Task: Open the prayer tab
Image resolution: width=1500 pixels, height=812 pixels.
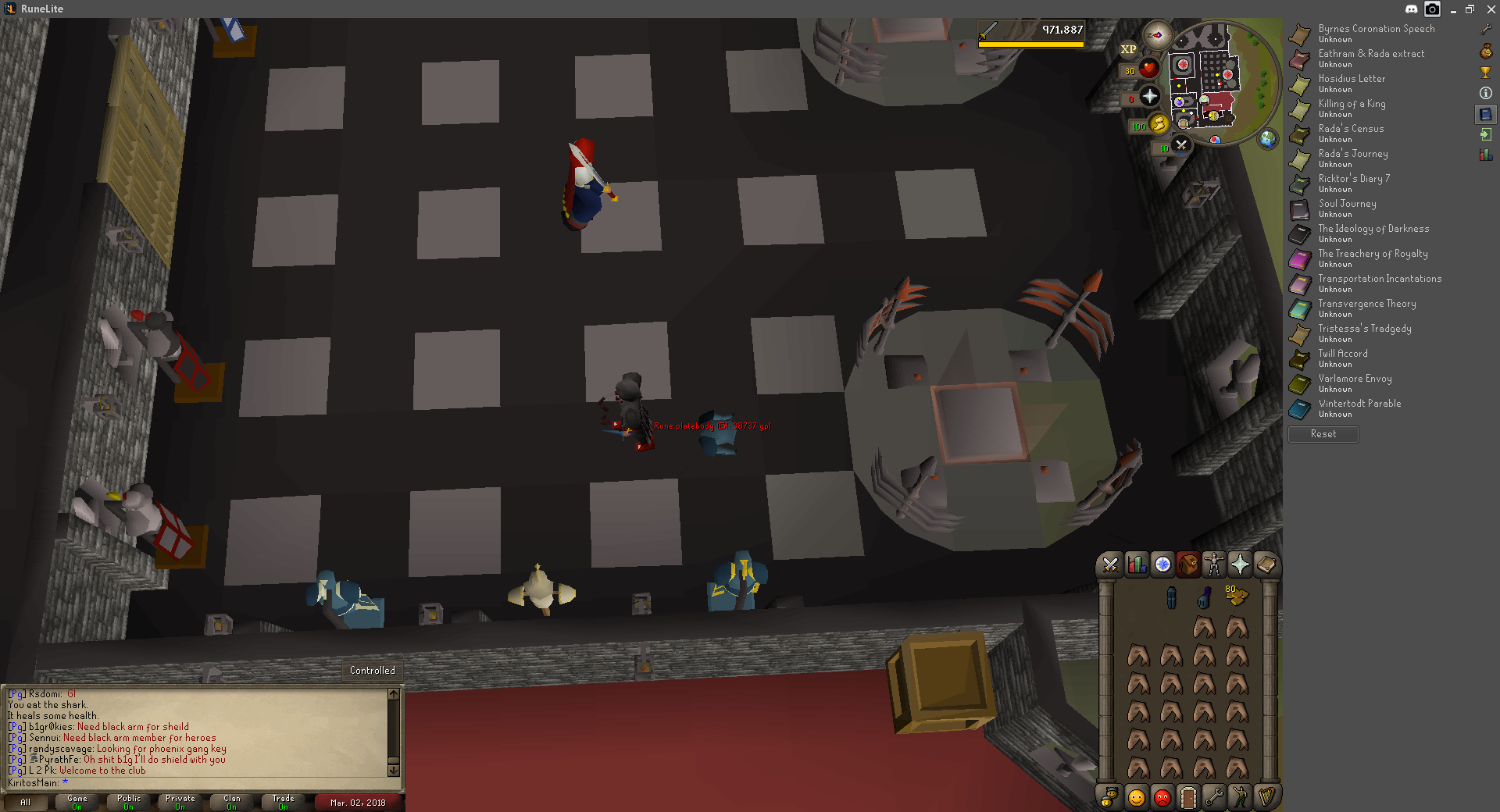Action: (1241, 564)
